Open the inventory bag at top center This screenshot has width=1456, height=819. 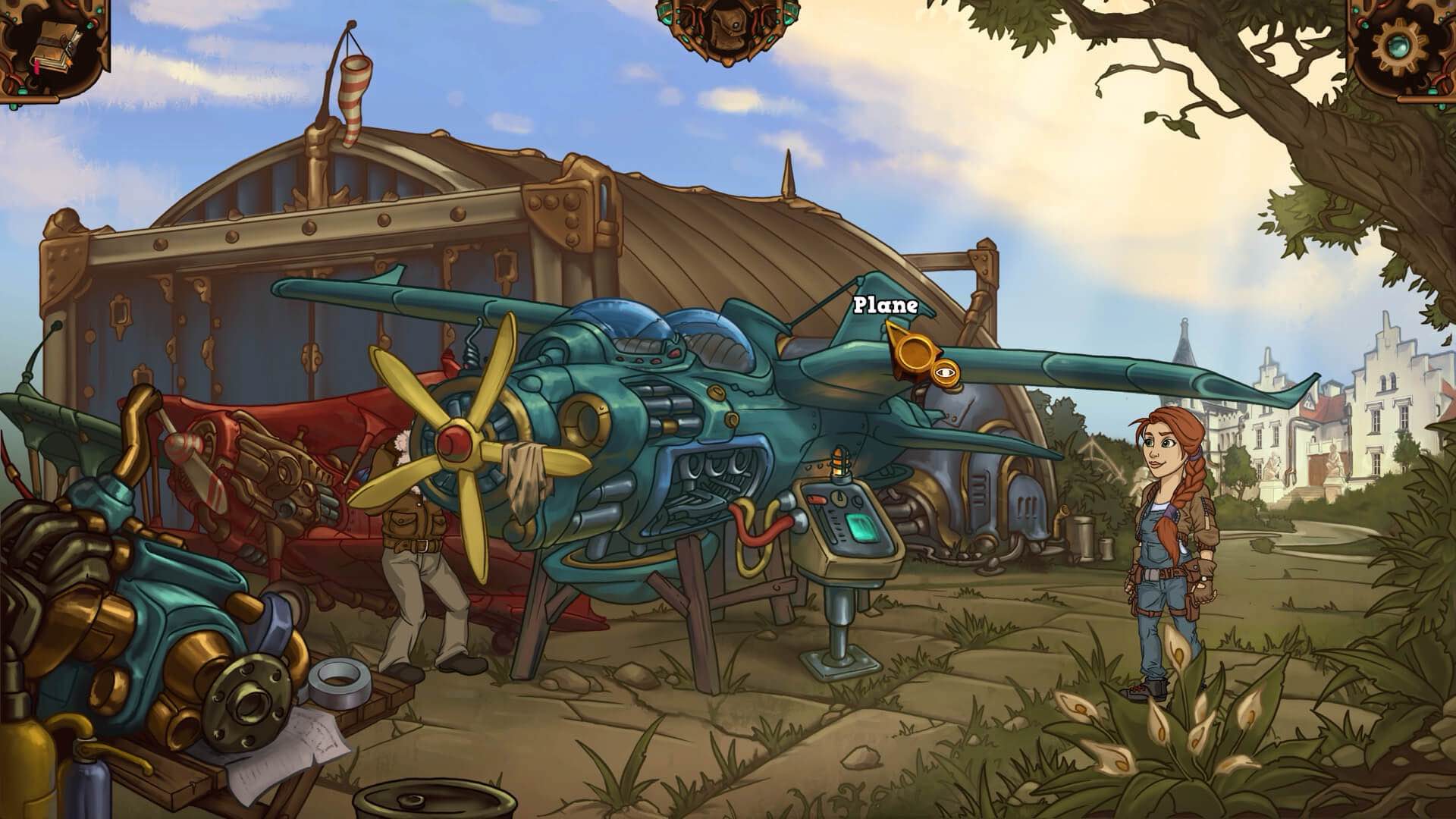click(x=727, y=30)
